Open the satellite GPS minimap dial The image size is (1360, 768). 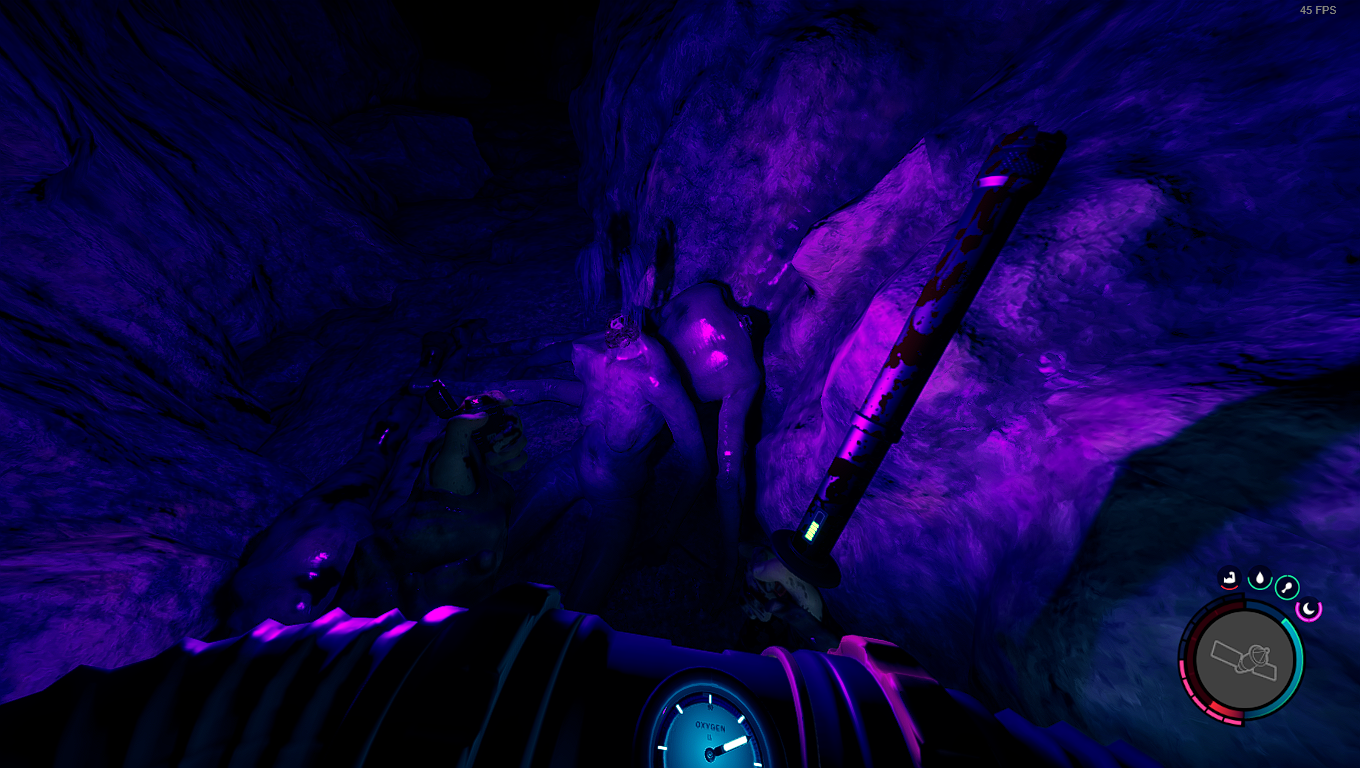[1243, 659]
